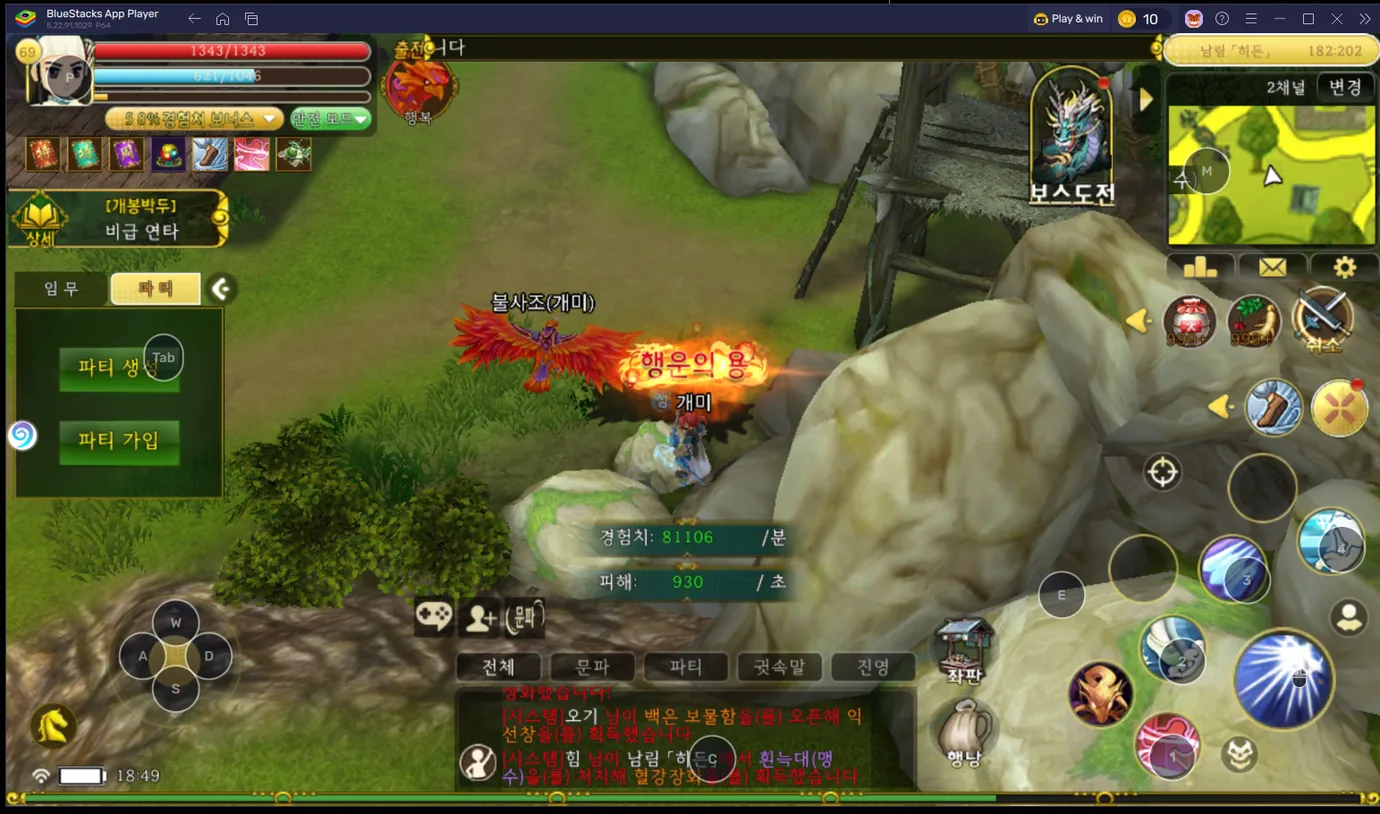Toggle the 취소 crossed swords button
The height and width of the screenshot is (814, 1380).
pyautogui.click(x=1322, y=320)
